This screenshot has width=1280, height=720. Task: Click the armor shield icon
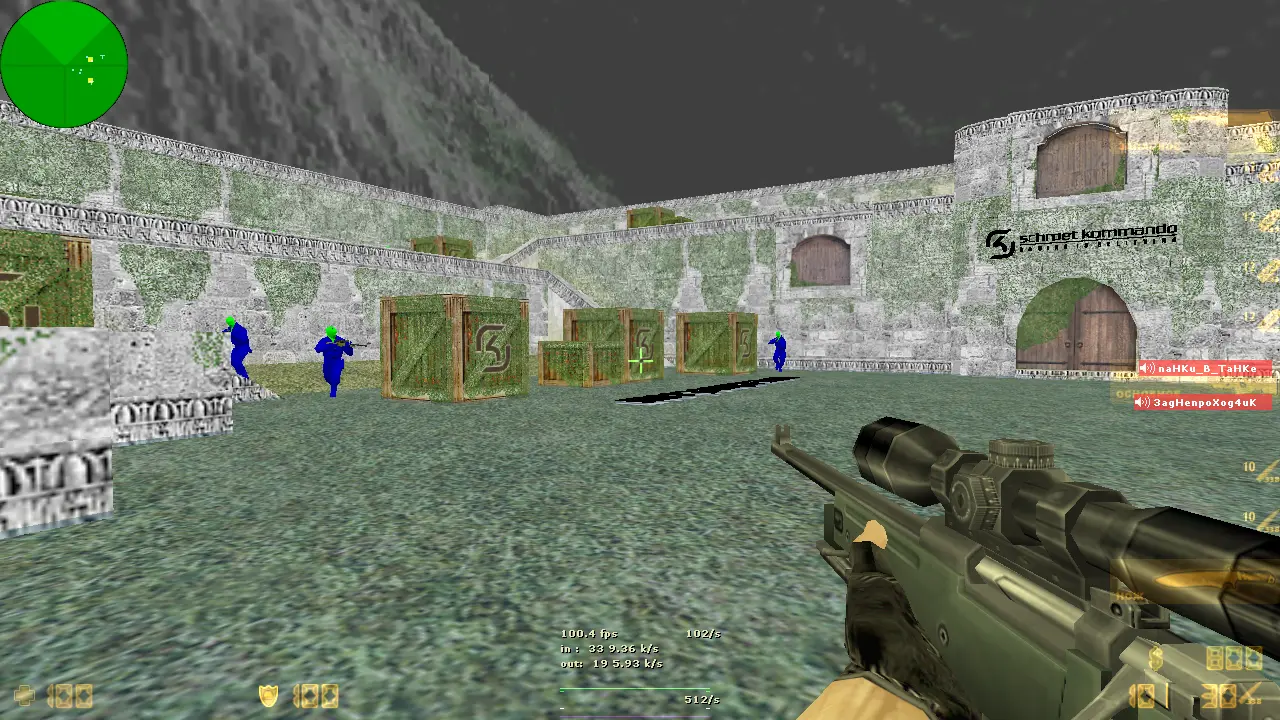[268, 694]
